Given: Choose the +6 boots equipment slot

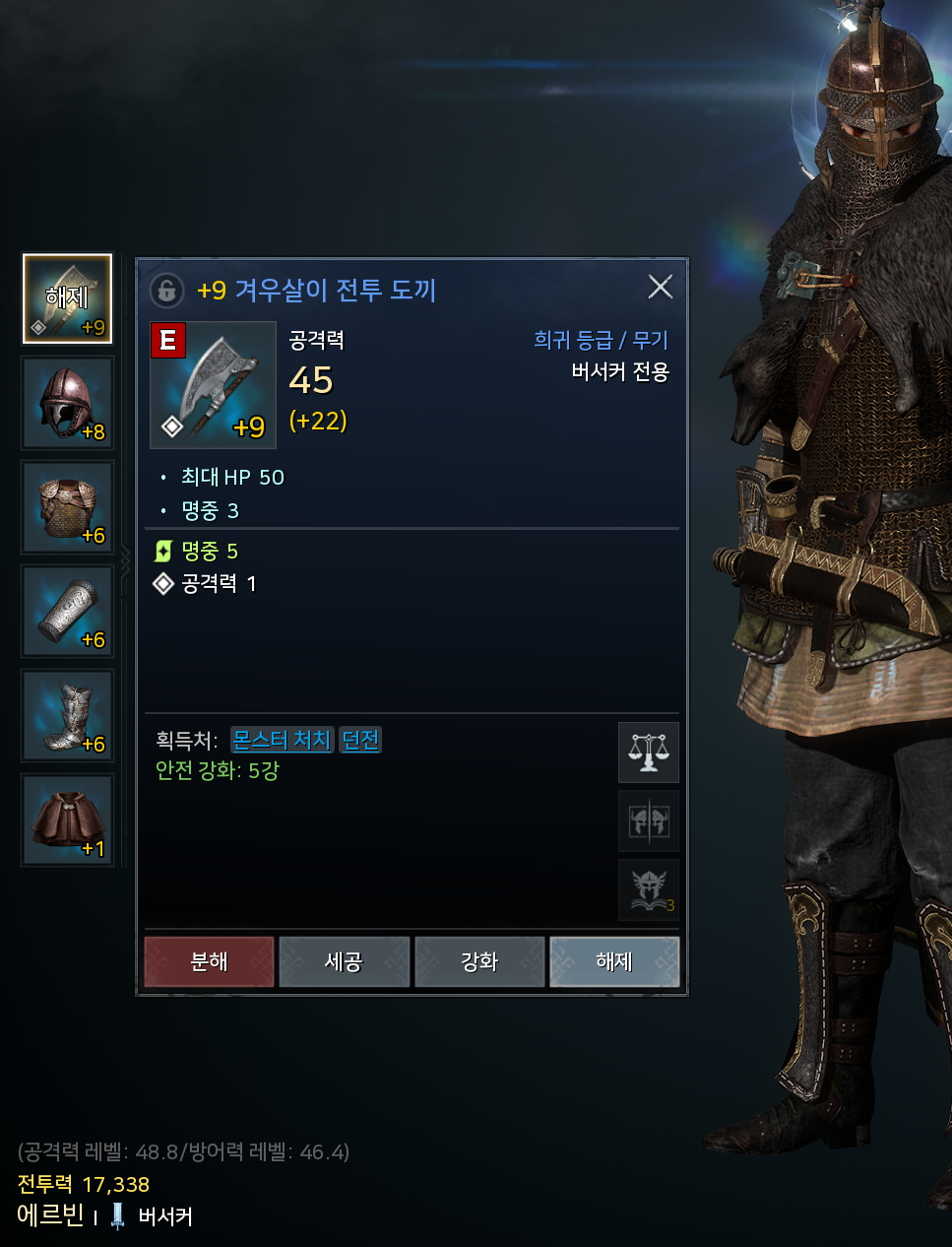Looking at the screenshot, I should [68, 716].
